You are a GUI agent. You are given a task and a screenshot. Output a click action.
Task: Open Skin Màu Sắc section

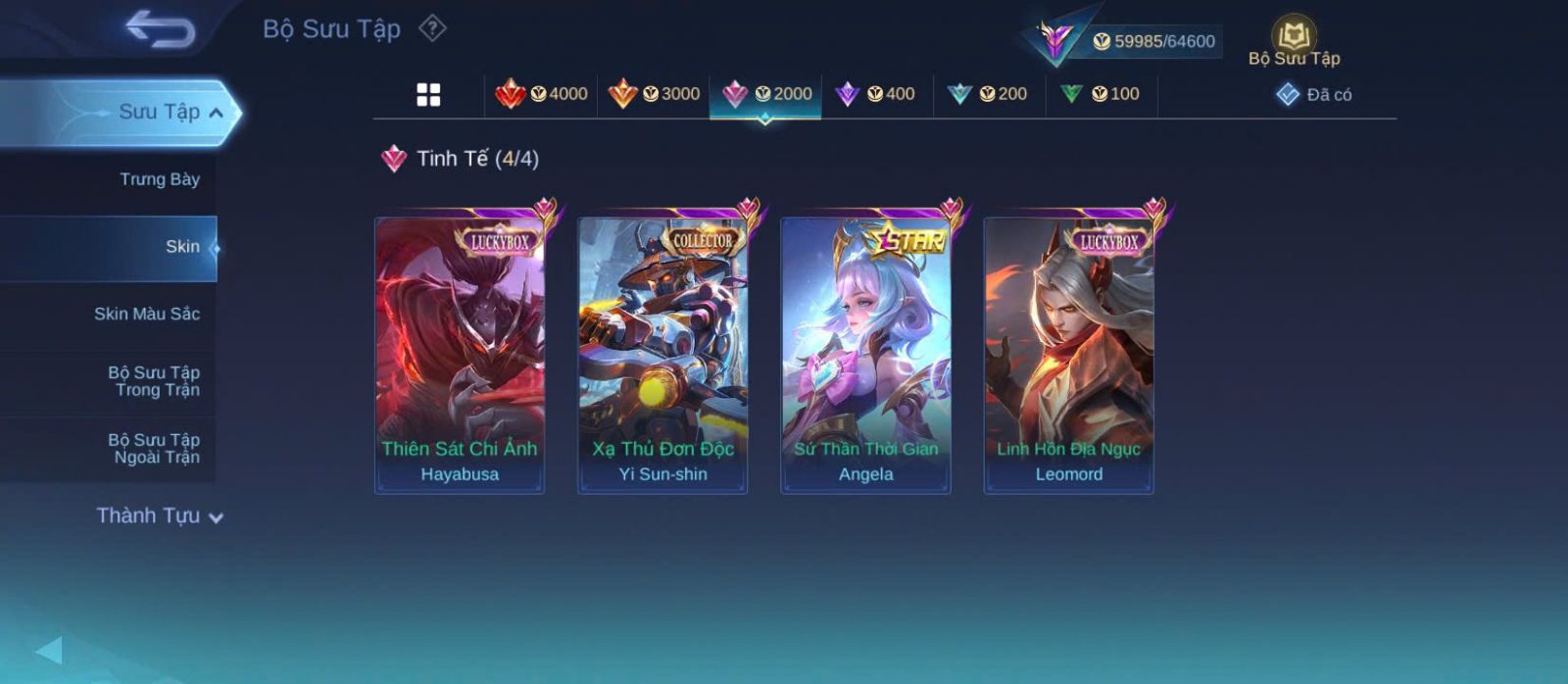click(147, 314)
